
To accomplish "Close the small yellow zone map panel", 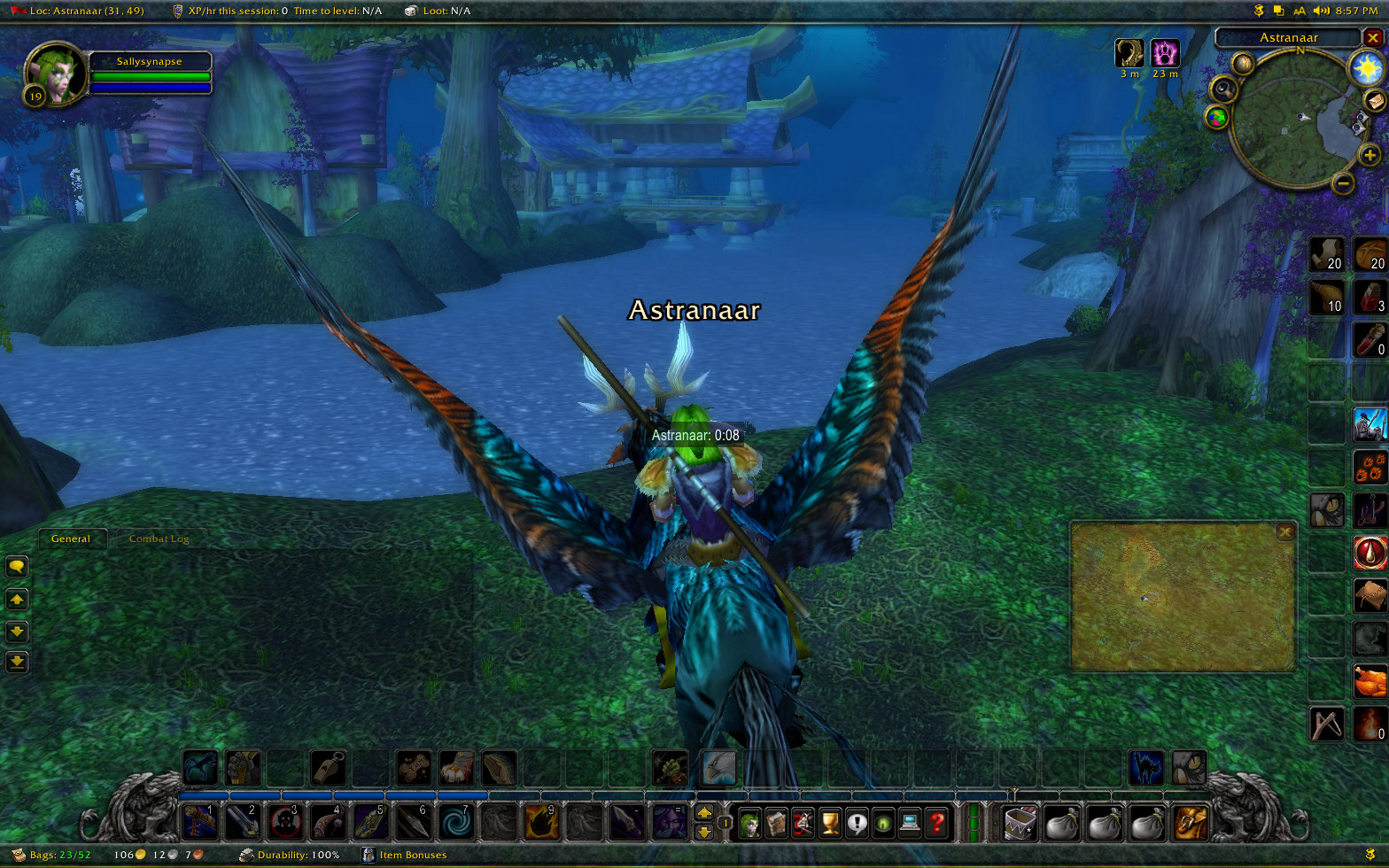I will [x=1284, y=532].
